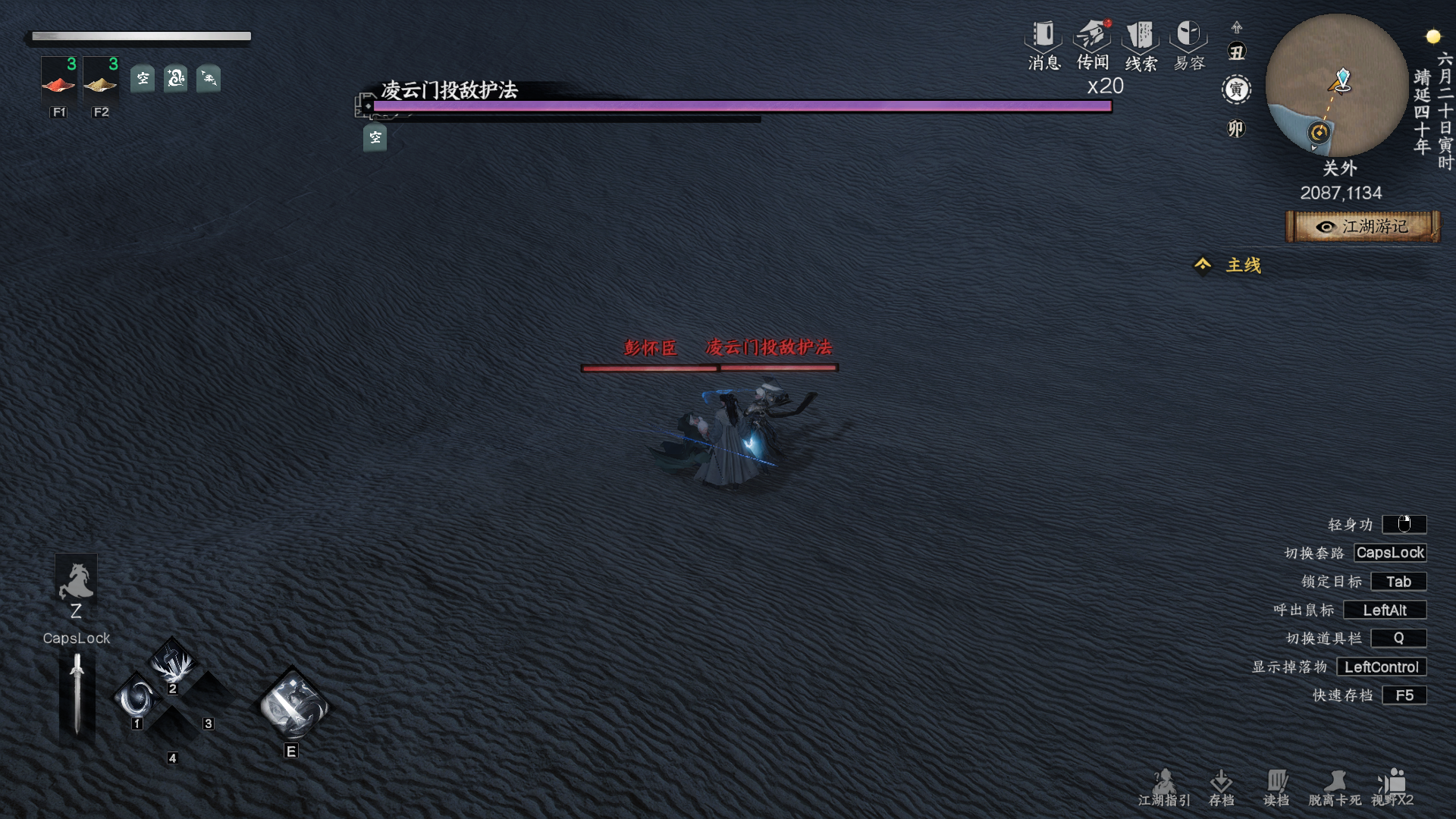Open the 易容 disguise menu

(x=1188, y=45)
